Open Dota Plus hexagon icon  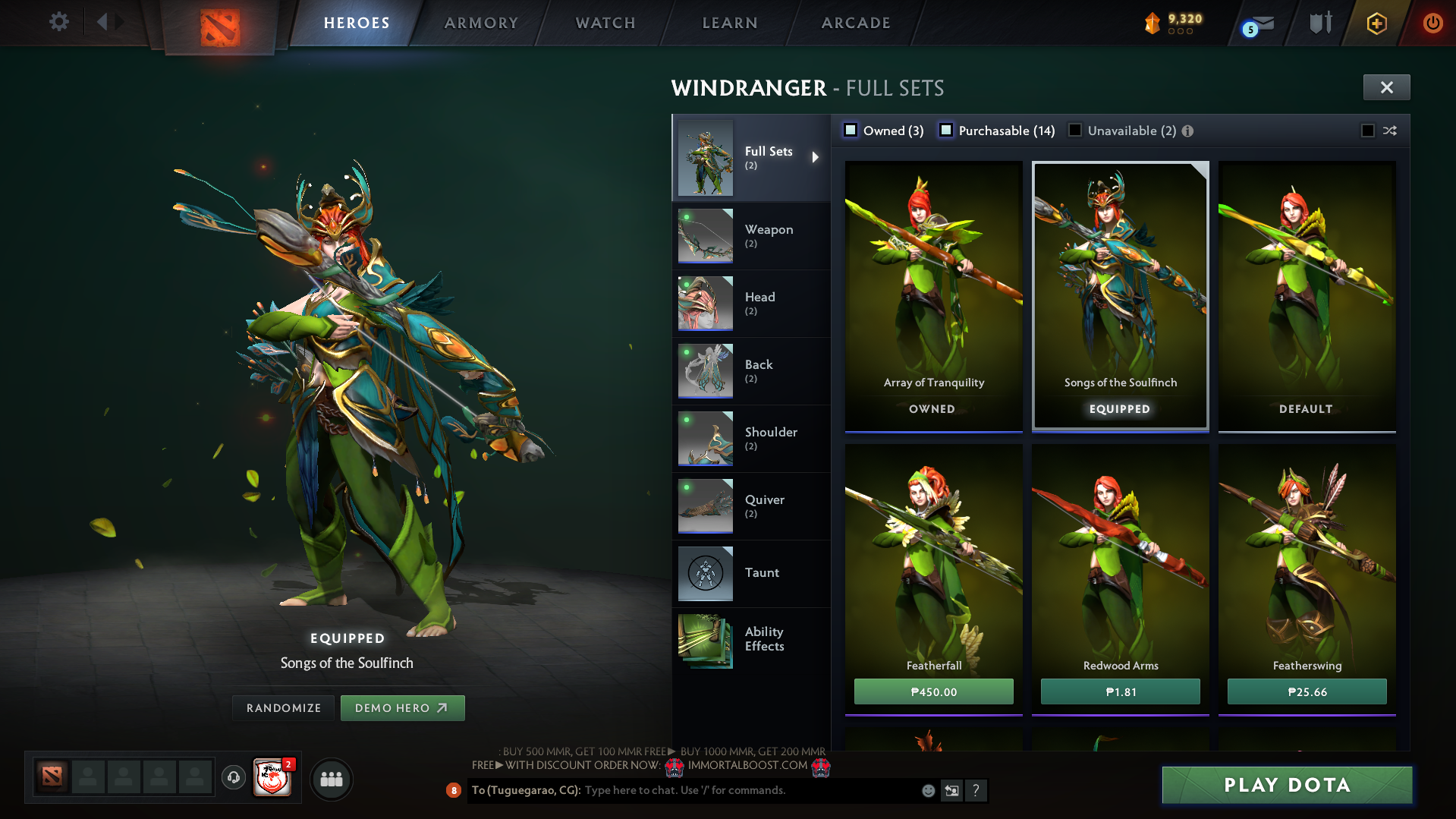1376,23
